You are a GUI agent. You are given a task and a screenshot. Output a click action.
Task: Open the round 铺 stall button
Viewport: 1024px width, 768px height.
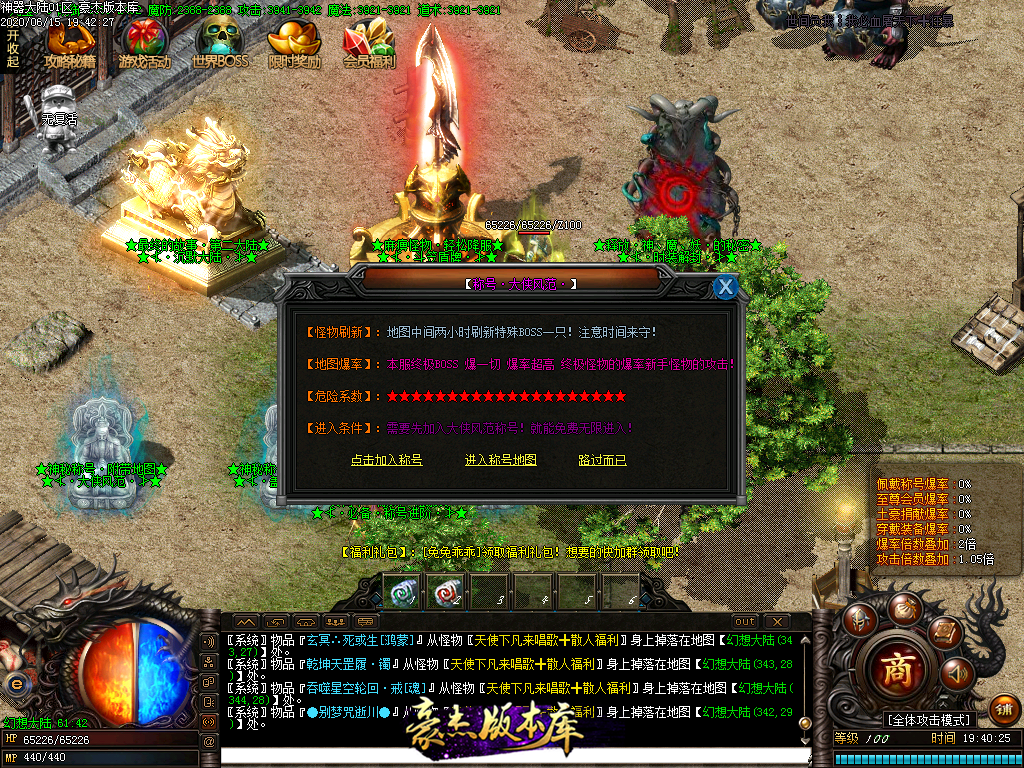pos(1003,709)
